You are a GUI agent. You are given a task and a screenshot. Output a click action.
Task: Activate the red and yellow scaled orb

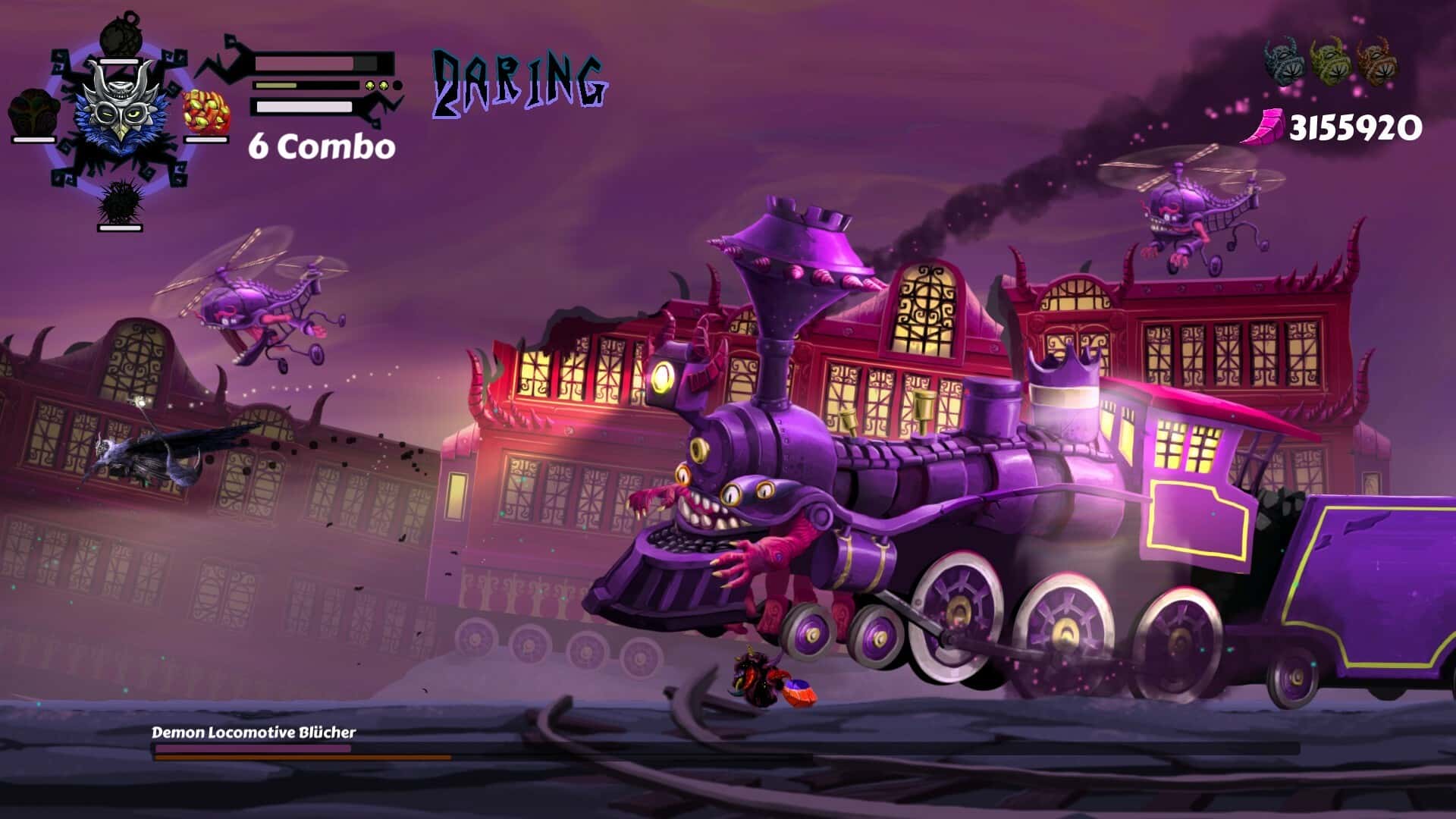pos(206,114)
